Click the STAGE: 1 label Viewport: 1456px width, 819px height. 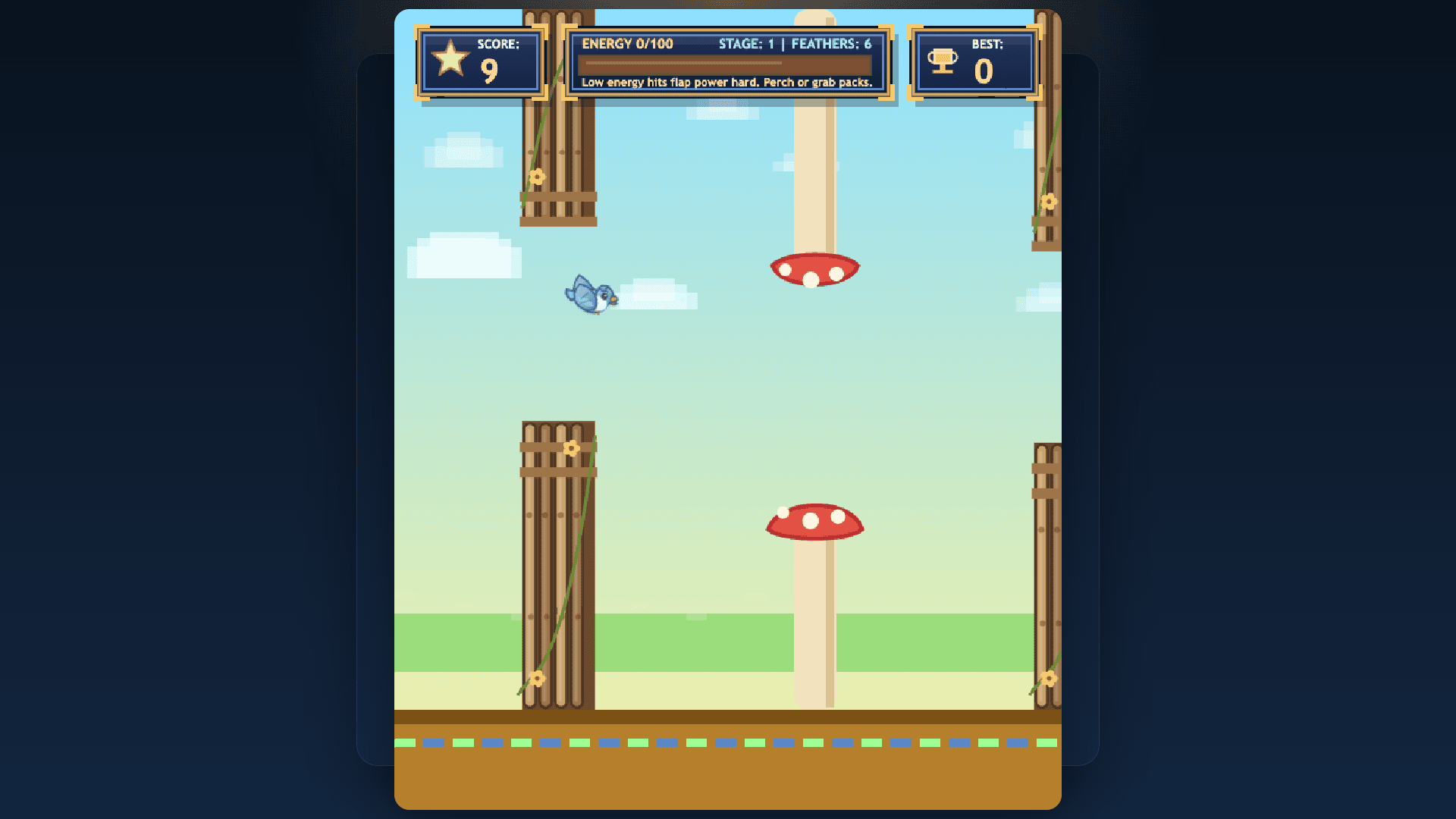[x=745, y=44]
